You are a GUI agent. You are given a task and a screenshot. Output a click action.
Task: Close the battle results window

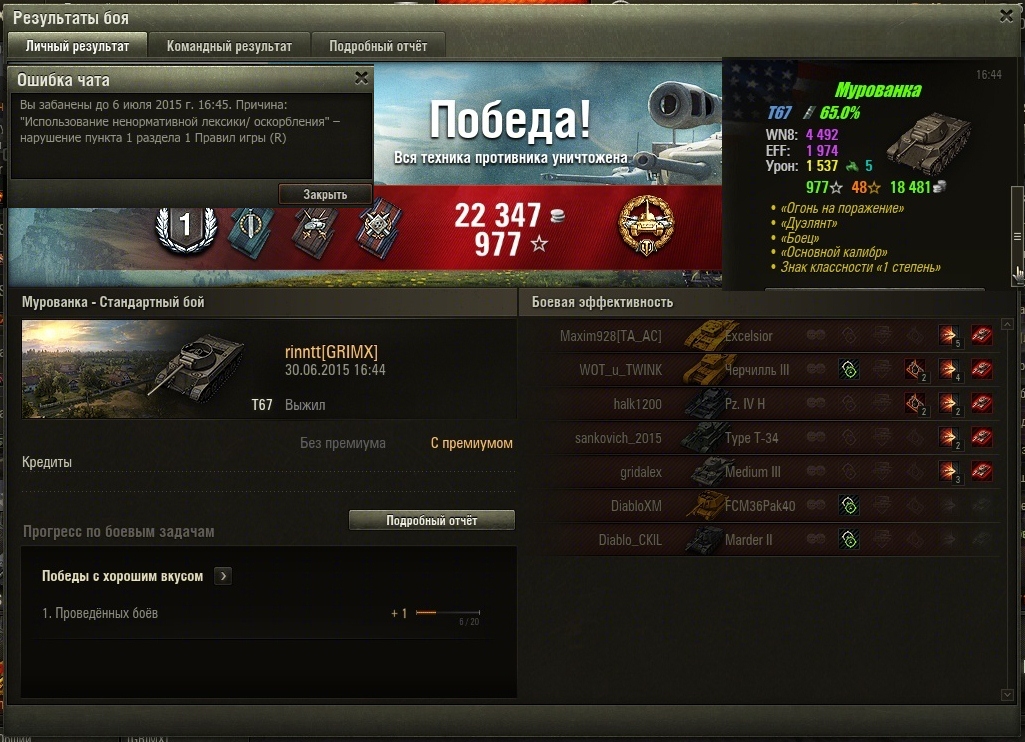point(1006,16)
